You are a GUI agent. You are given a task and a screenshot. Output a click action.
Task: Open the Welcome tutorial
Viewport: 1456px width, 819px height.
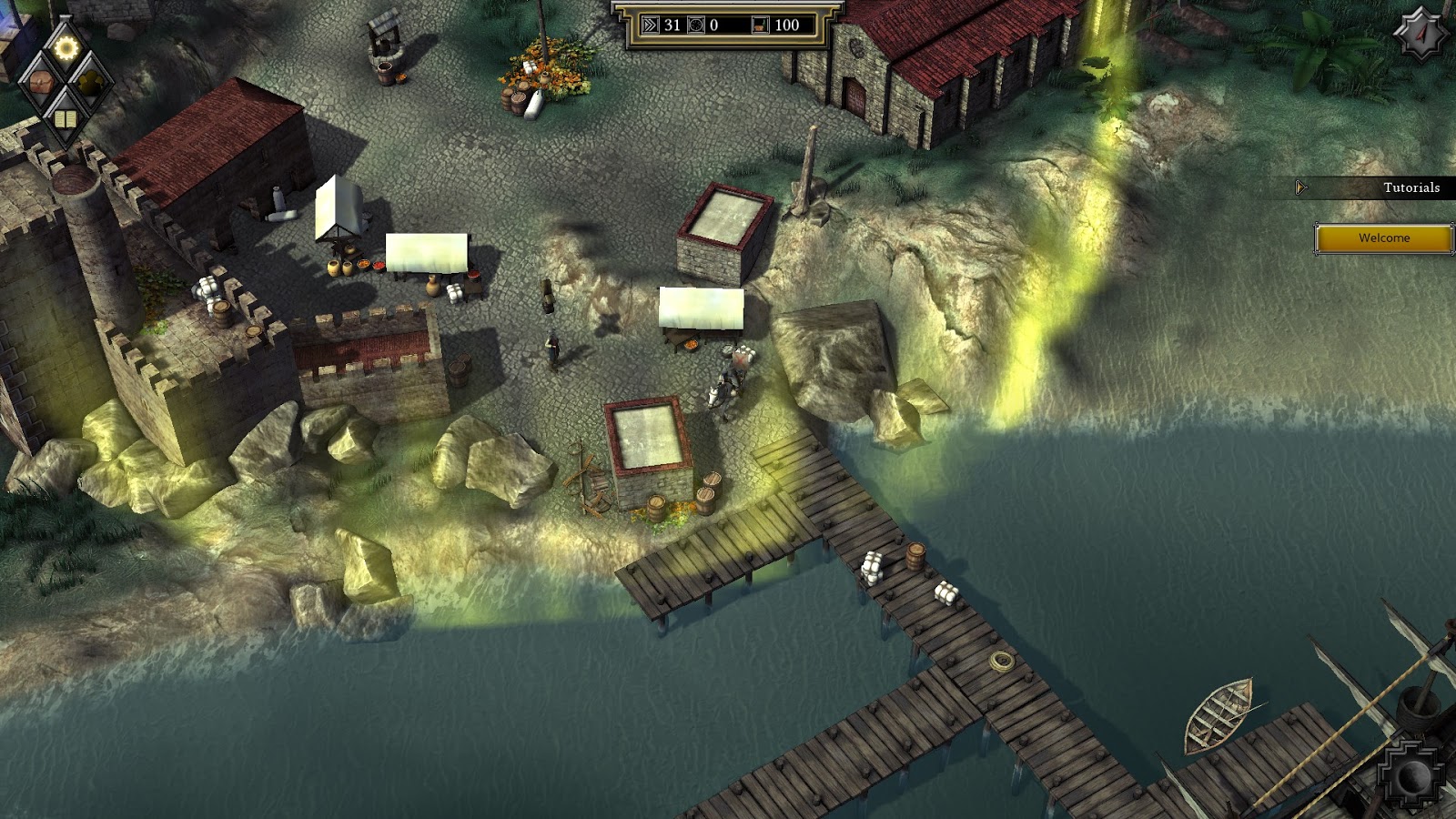pos(1383,238)
